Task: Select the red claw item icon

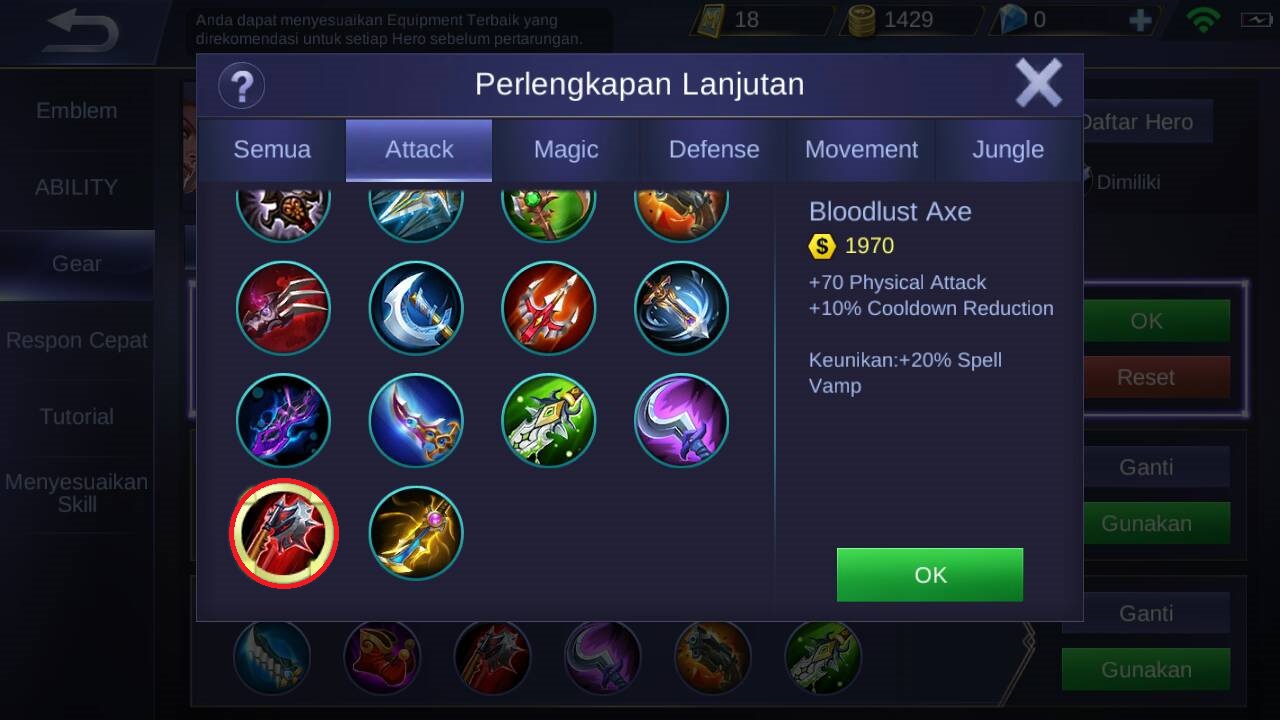Action: 284,308
